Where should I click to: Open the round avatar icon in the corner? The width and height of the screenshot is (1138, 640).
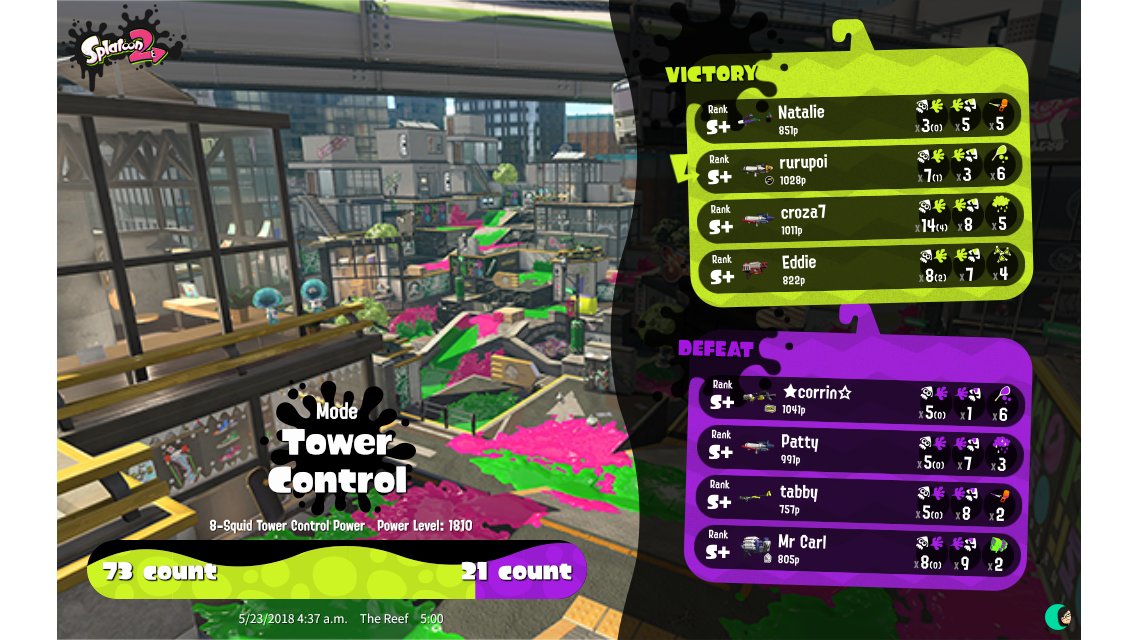tap(1059, 616)
